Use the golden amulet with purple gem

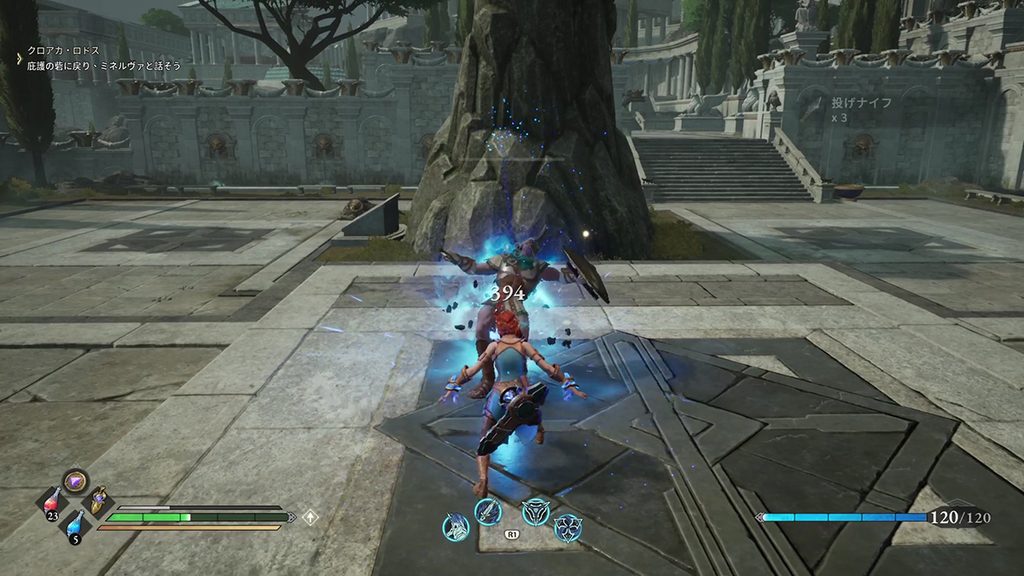[x=99, y=500]
